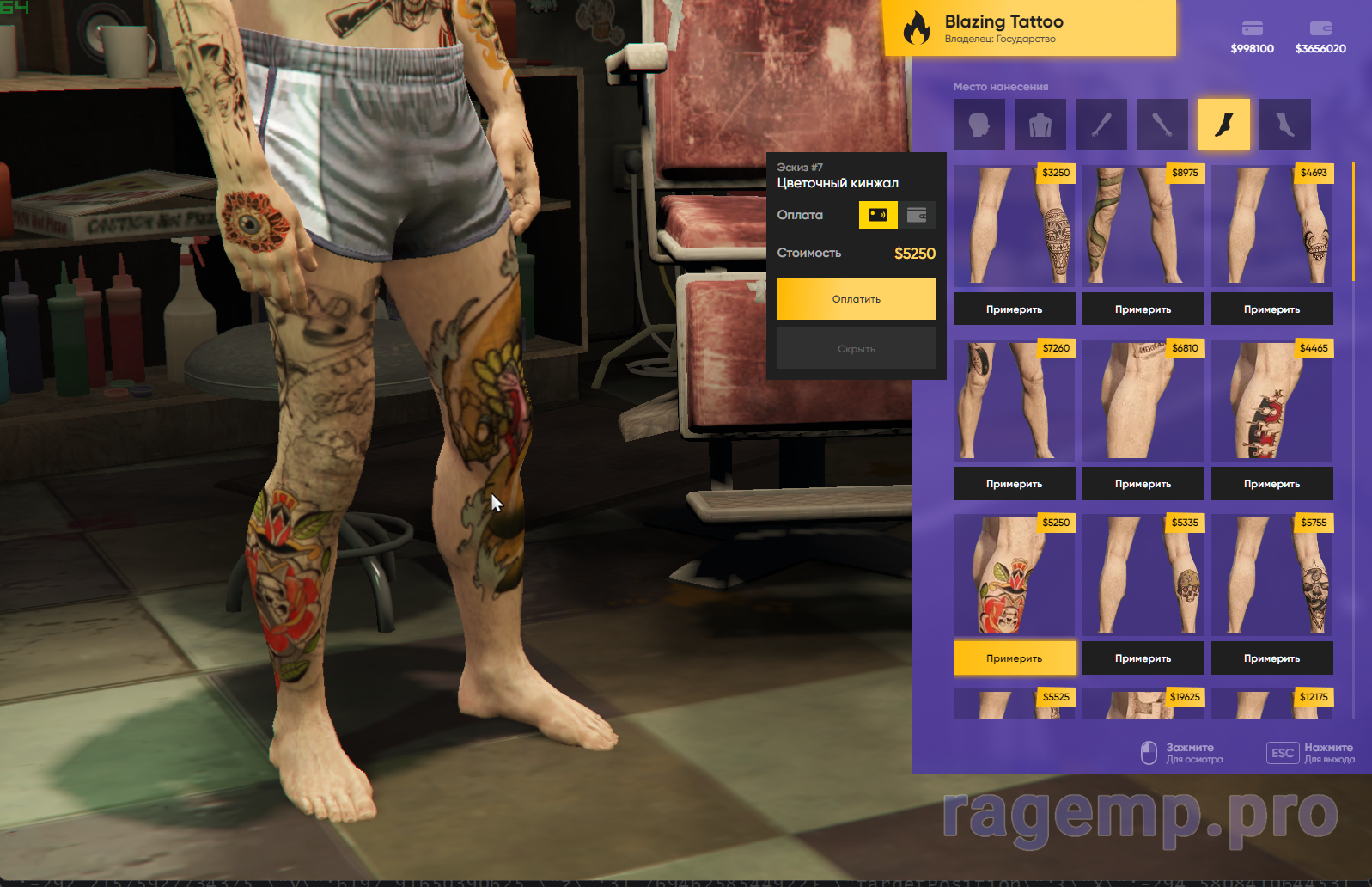Pick the partially visible $19625 tattoo thumbnail
The width and height of the screenshot is (1372, 887).
(x=1143, y=705)
